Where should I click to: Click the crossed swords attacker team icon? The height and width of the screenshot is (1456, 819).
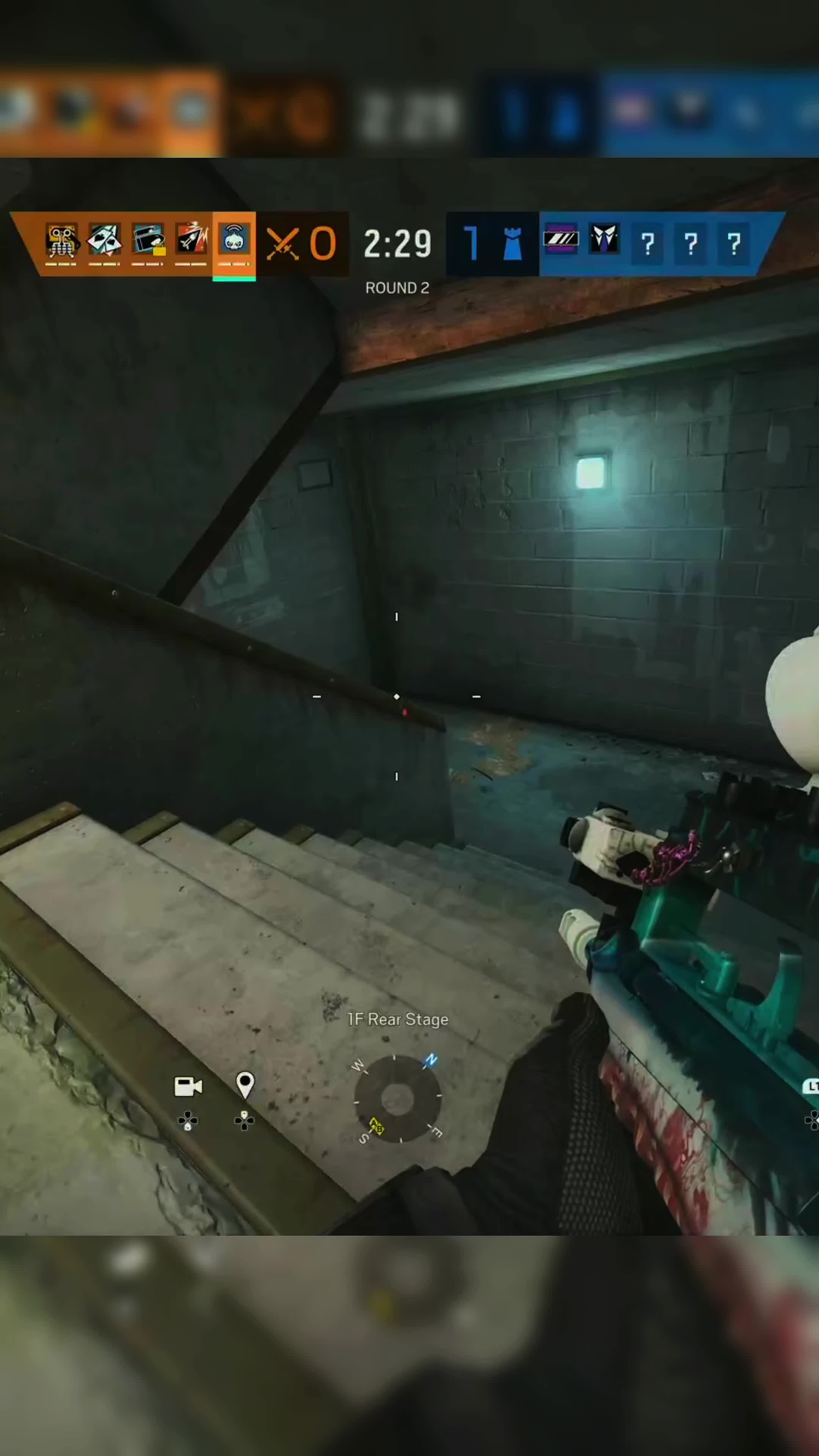pyautogui.click(x=282, y=244)
